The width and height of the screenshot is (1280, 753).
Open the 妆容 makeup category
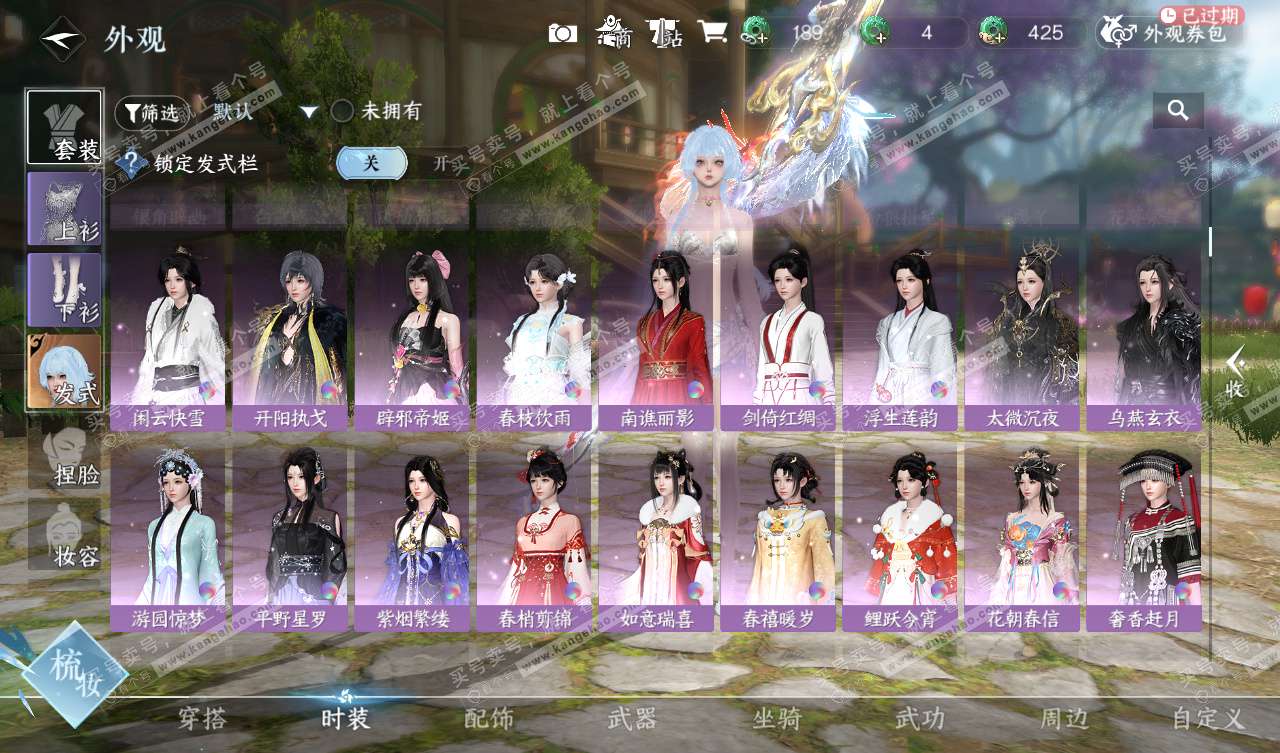pos(65,535)
